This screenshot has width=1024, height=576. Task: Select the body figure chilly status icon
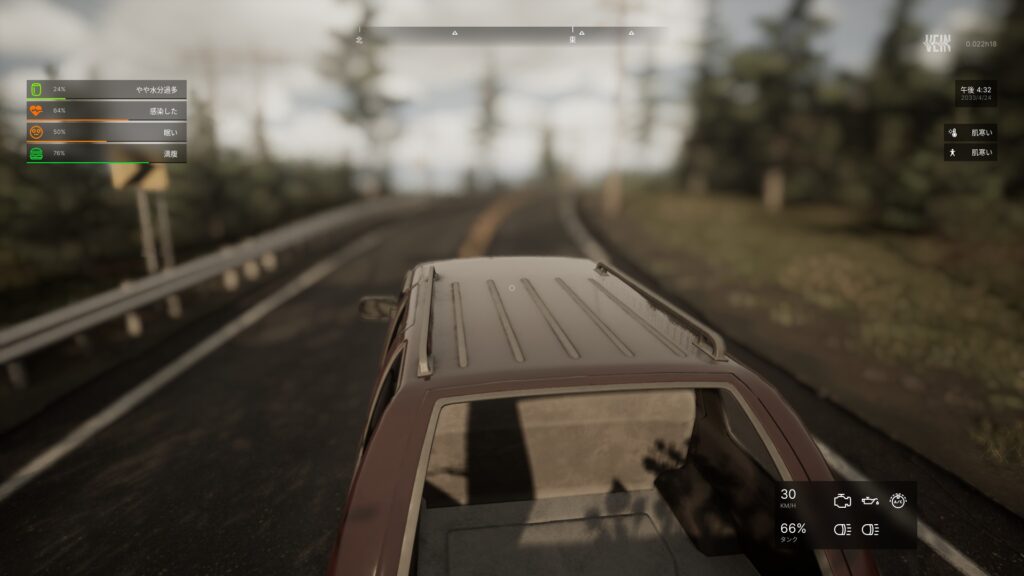point(953,153)
